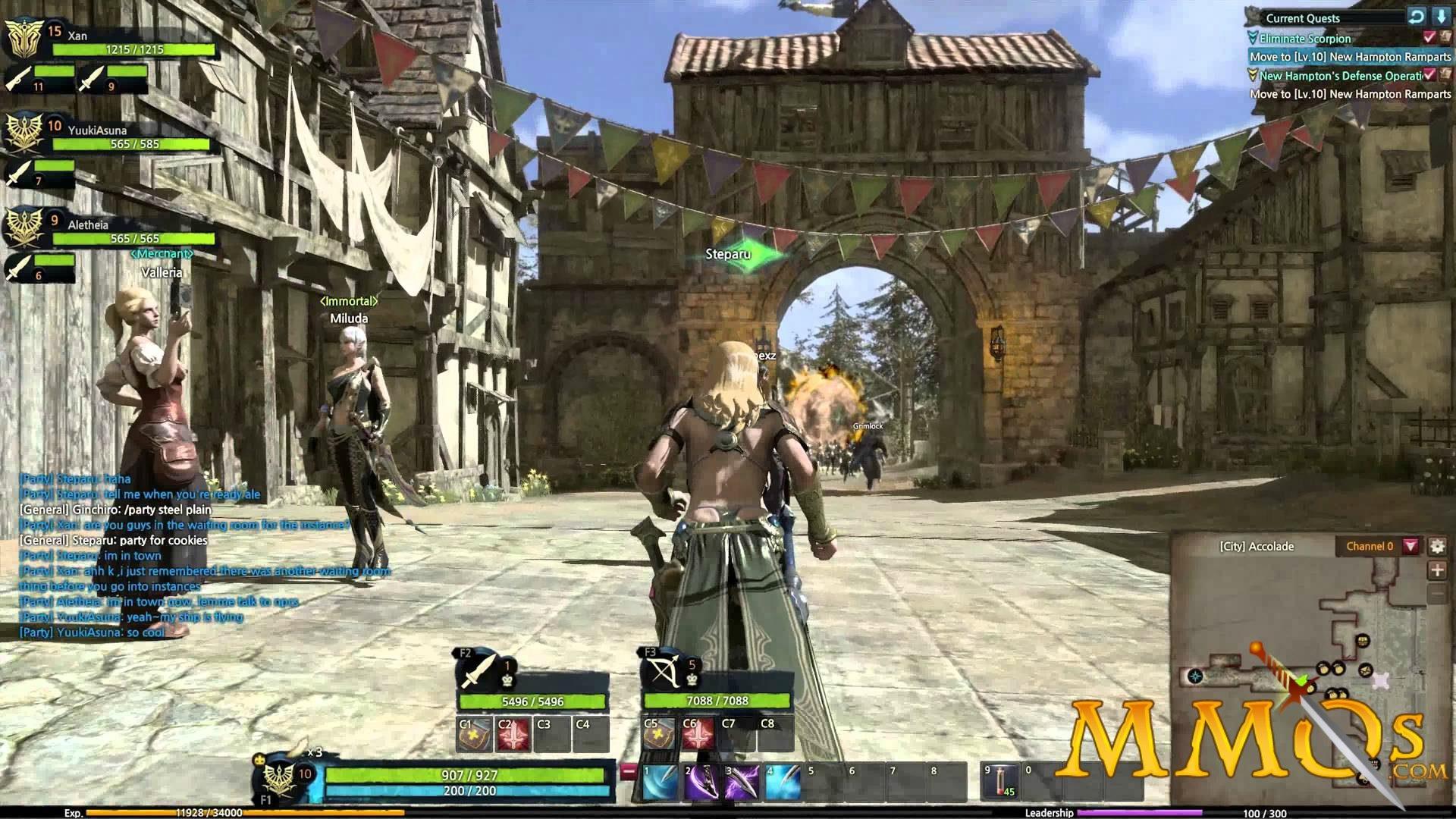Image resolution: width=1456 pixels, height=819 pixels.
Task: Zoom in the minimap with plus button
Action: point(1437,570)
